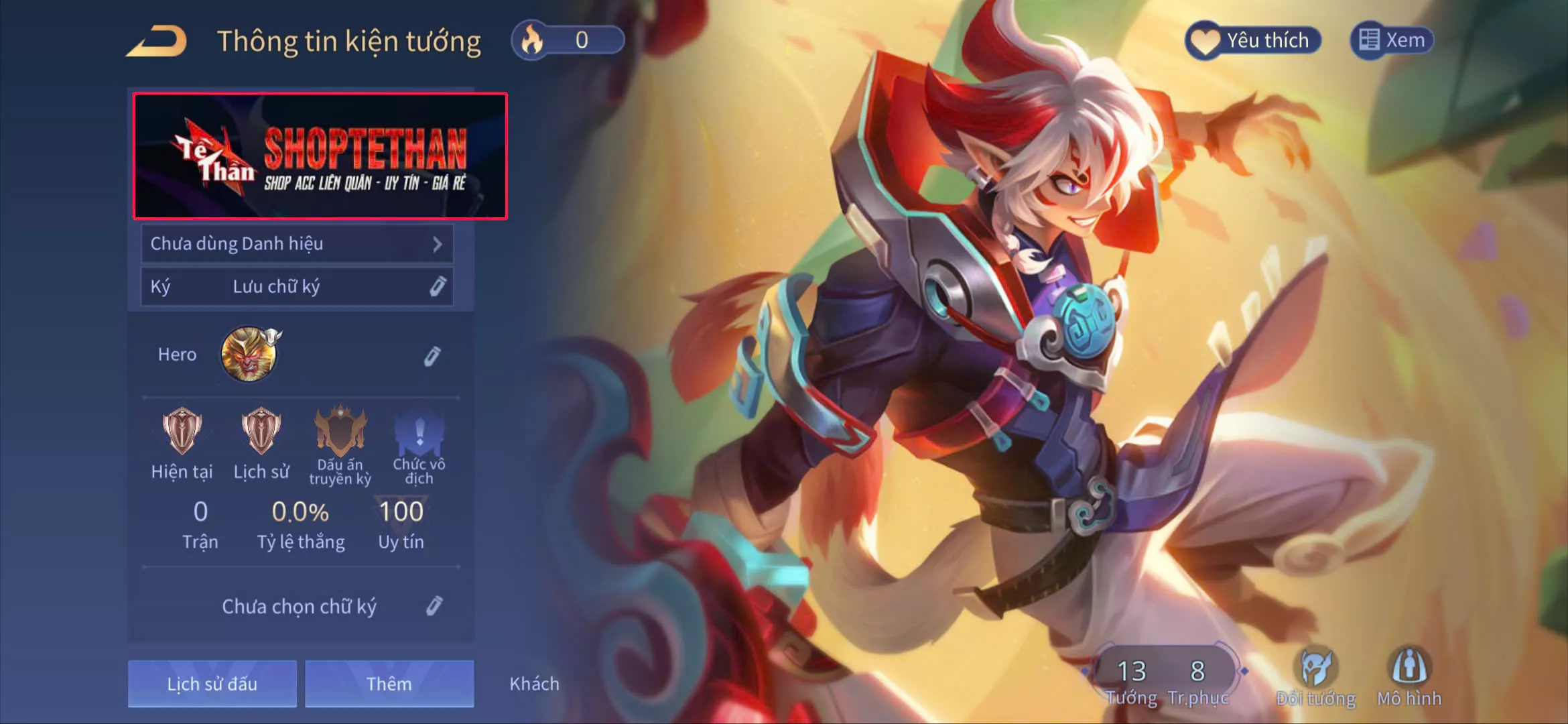Go back using the golden arrow

[157, 42]
